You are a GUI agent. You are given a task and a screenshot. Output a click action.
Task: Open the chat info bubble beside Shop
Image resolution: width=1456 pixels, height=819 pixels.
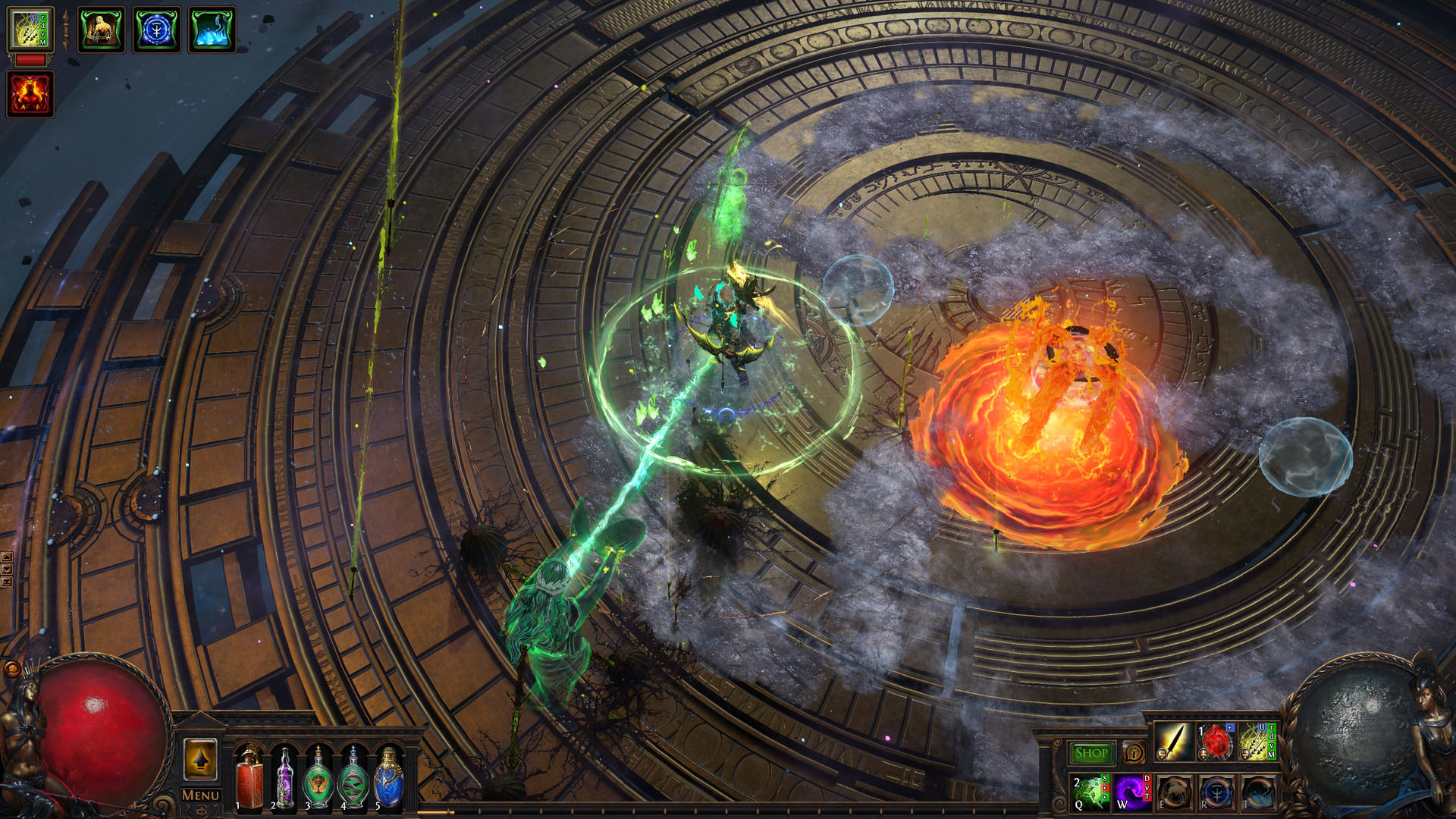pos(1134,753)
